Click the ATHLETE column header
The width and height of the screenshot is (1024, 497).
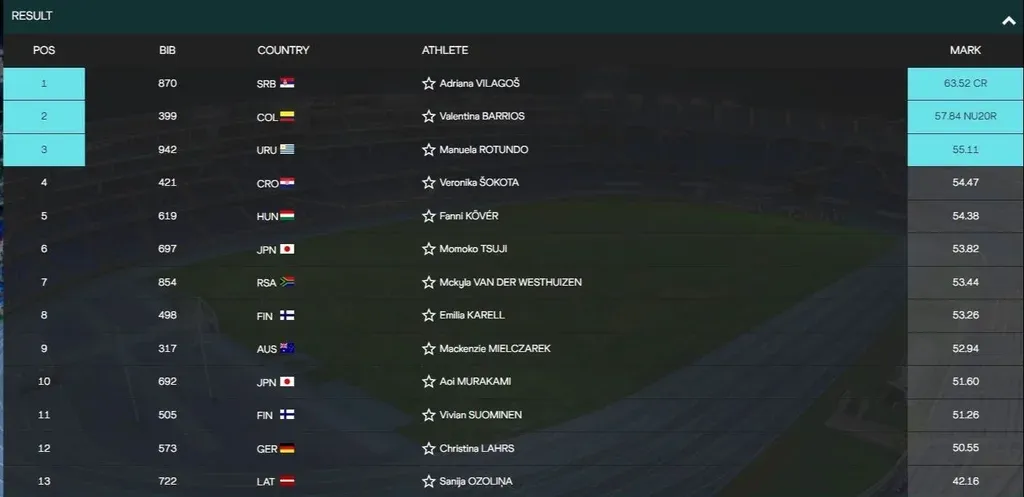tap(445, 50)
